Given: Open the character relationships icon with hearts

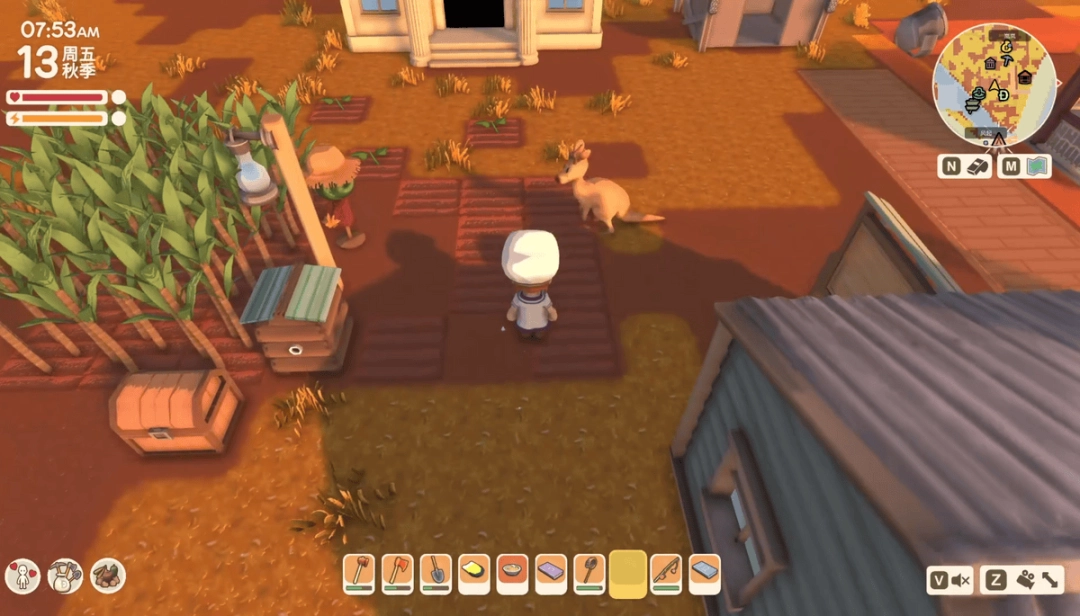Looking at the screenshot, I should coord(22,575).
